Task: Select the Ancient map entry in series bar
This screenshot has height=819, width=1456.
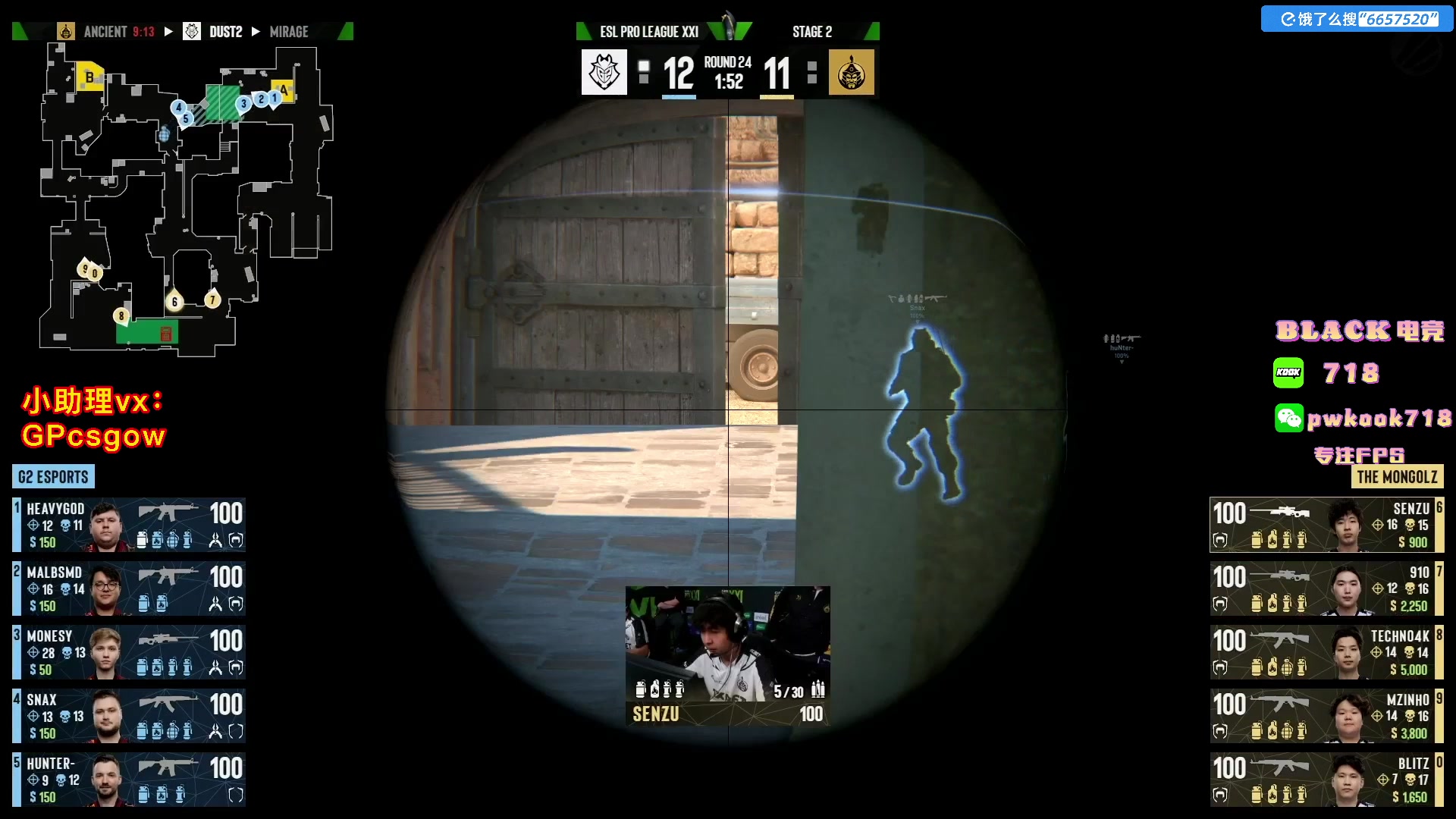Action: click(x=108, y=32)
